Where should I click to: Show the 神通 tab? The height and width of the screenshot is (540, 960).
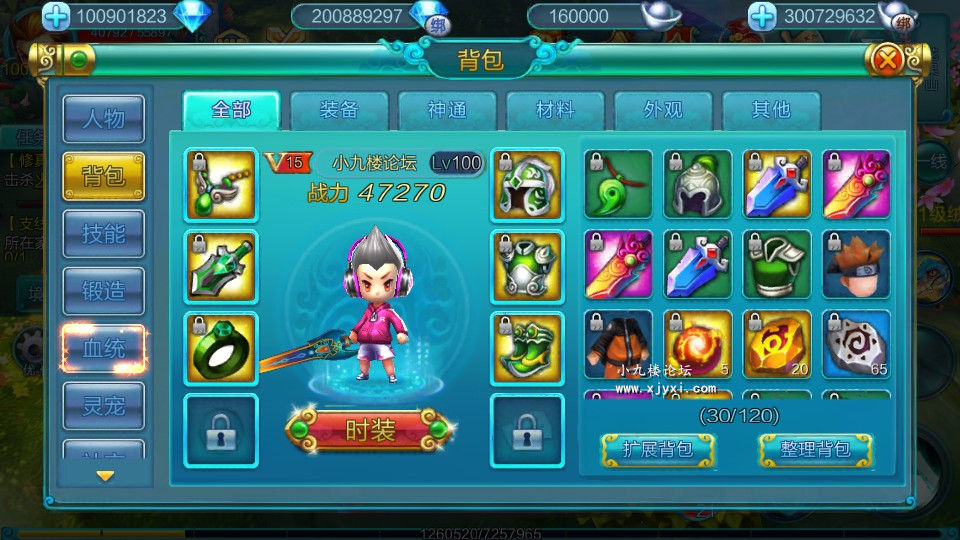pos(447,110)
